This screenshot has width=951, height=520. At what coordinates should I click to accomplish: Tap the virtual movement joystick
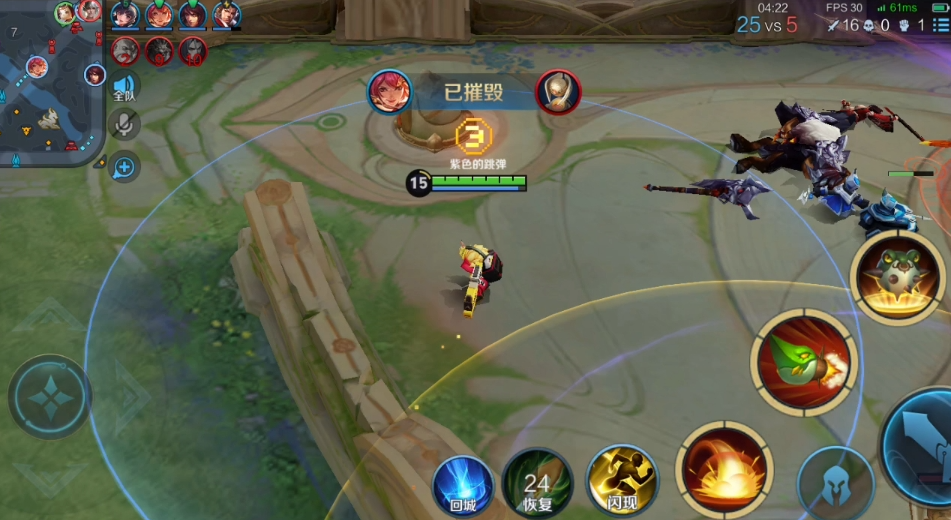[50, 397]
